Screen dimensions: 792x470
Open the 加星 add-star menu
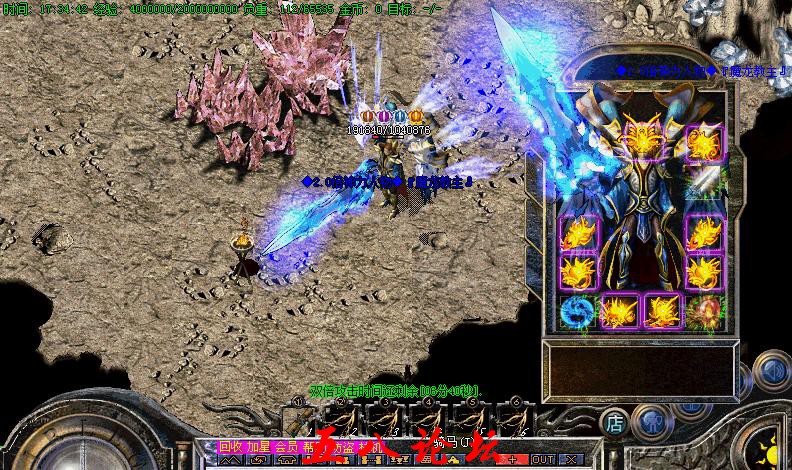pos(259,446)
